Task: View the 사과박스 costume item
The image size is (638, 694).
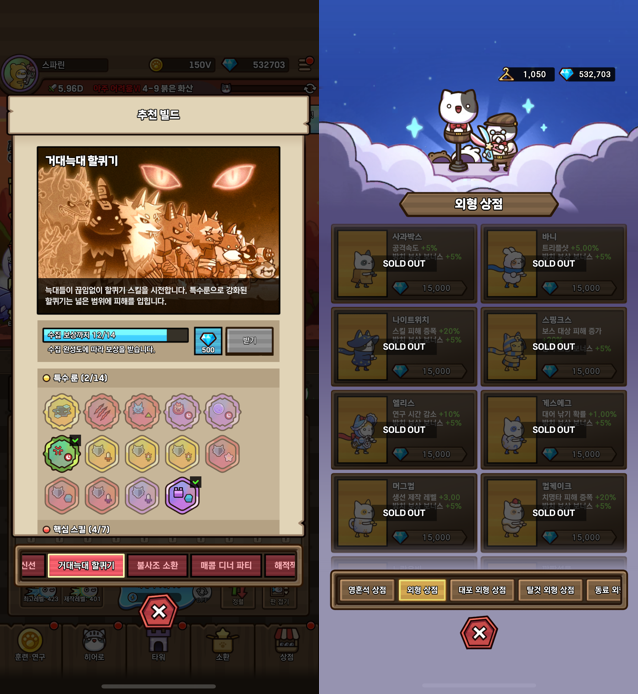Action: (404, 264)
